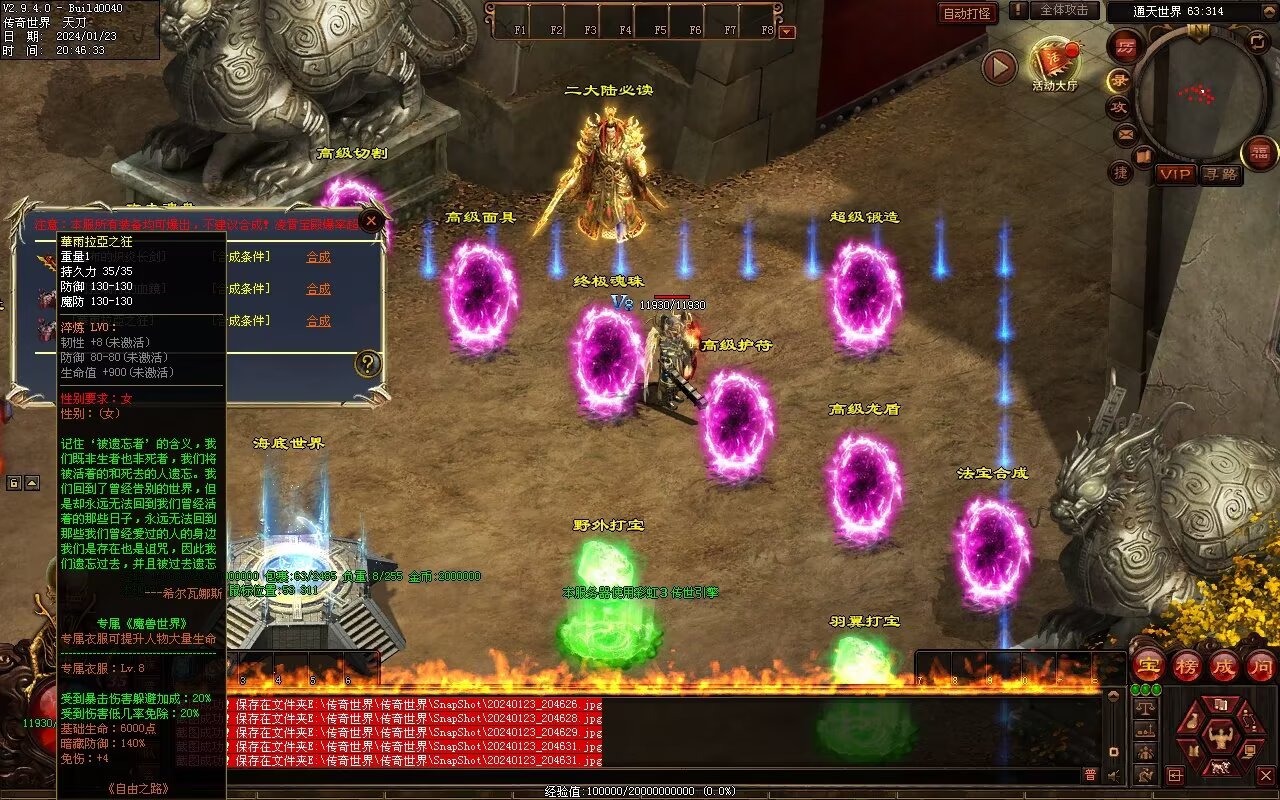This screenshot has height=800, width=1280.
Task: Close the synthesis dialog with the X
Action: click(x=371, y=221)
